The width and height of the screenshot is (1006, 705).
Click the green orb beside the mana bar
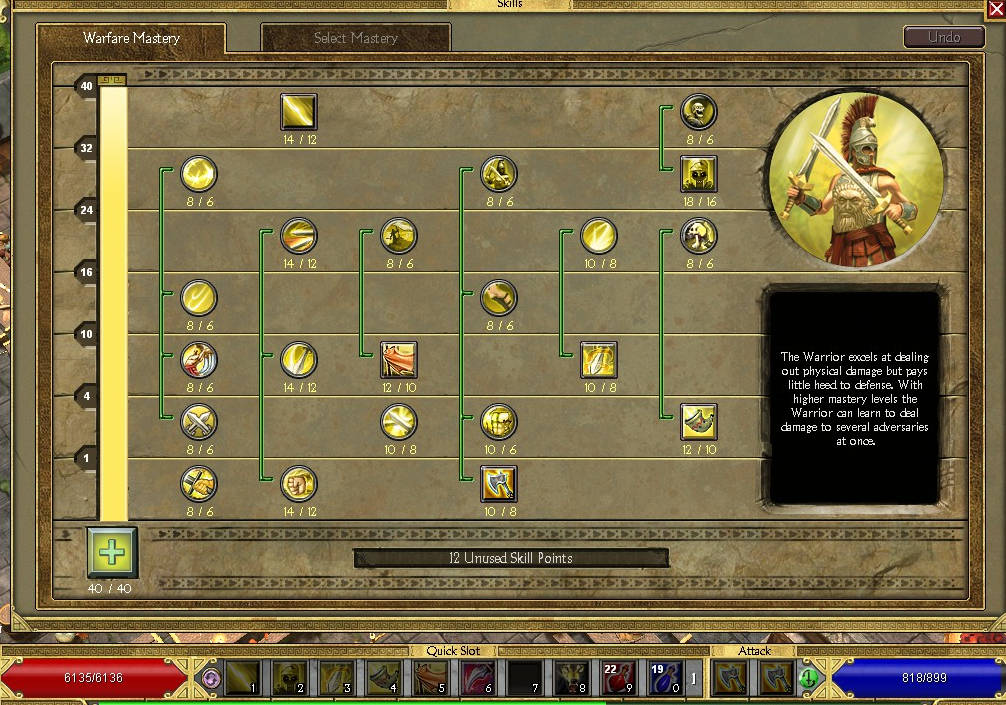point(808,678)
